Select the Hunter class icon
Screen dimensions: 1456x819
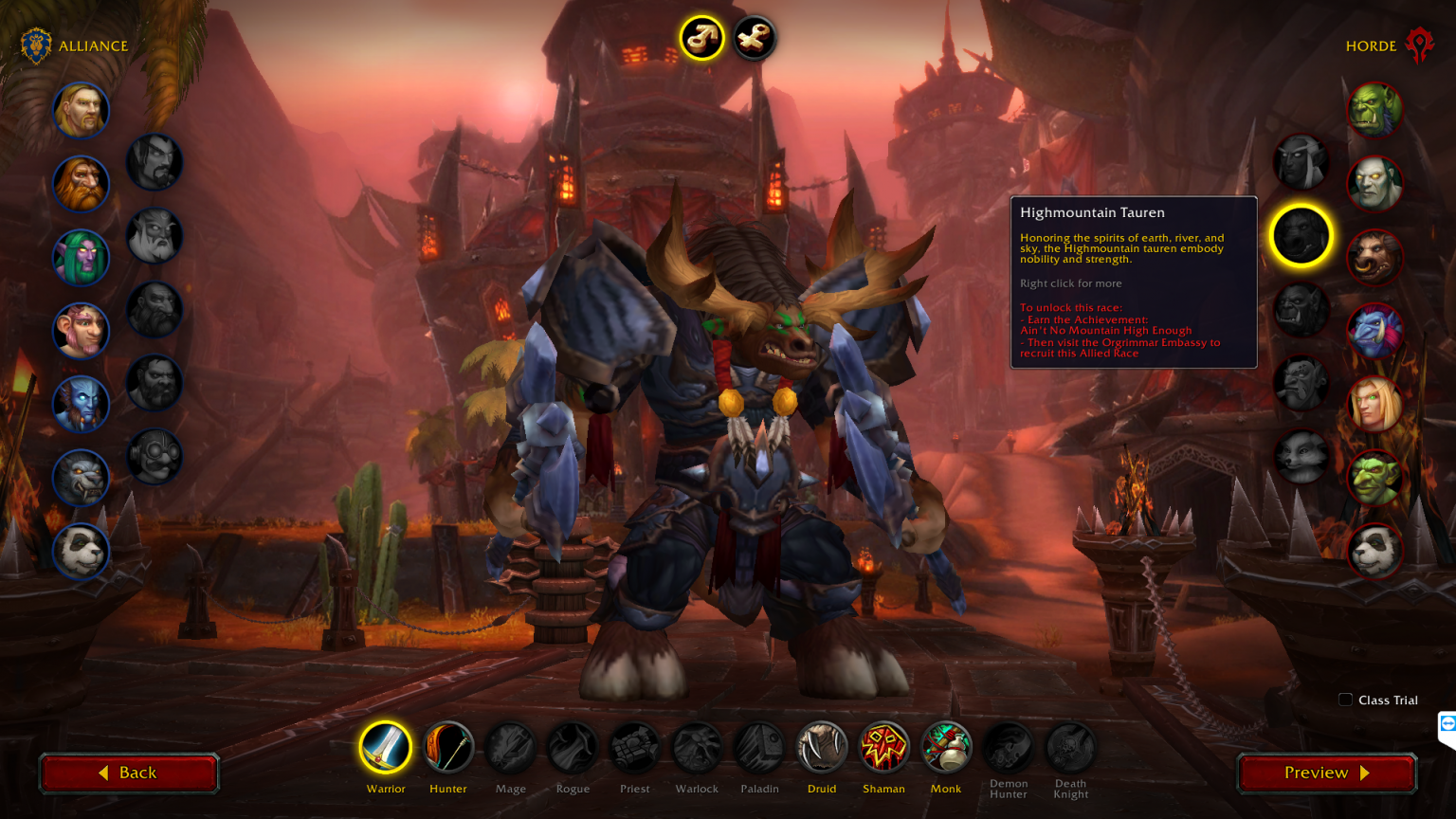pyautogui.click(x=447, y=748)
